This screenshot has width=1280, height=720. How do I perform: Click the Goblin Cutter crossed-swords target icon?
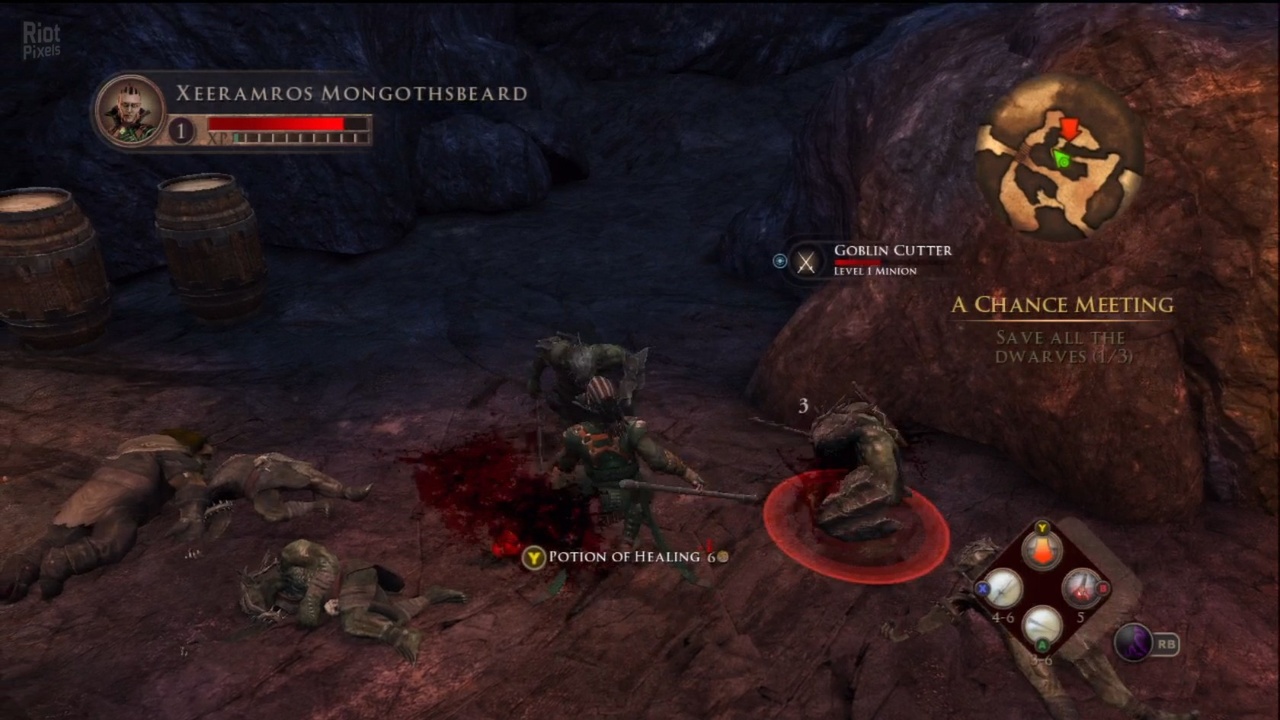[x=806, y=262]
